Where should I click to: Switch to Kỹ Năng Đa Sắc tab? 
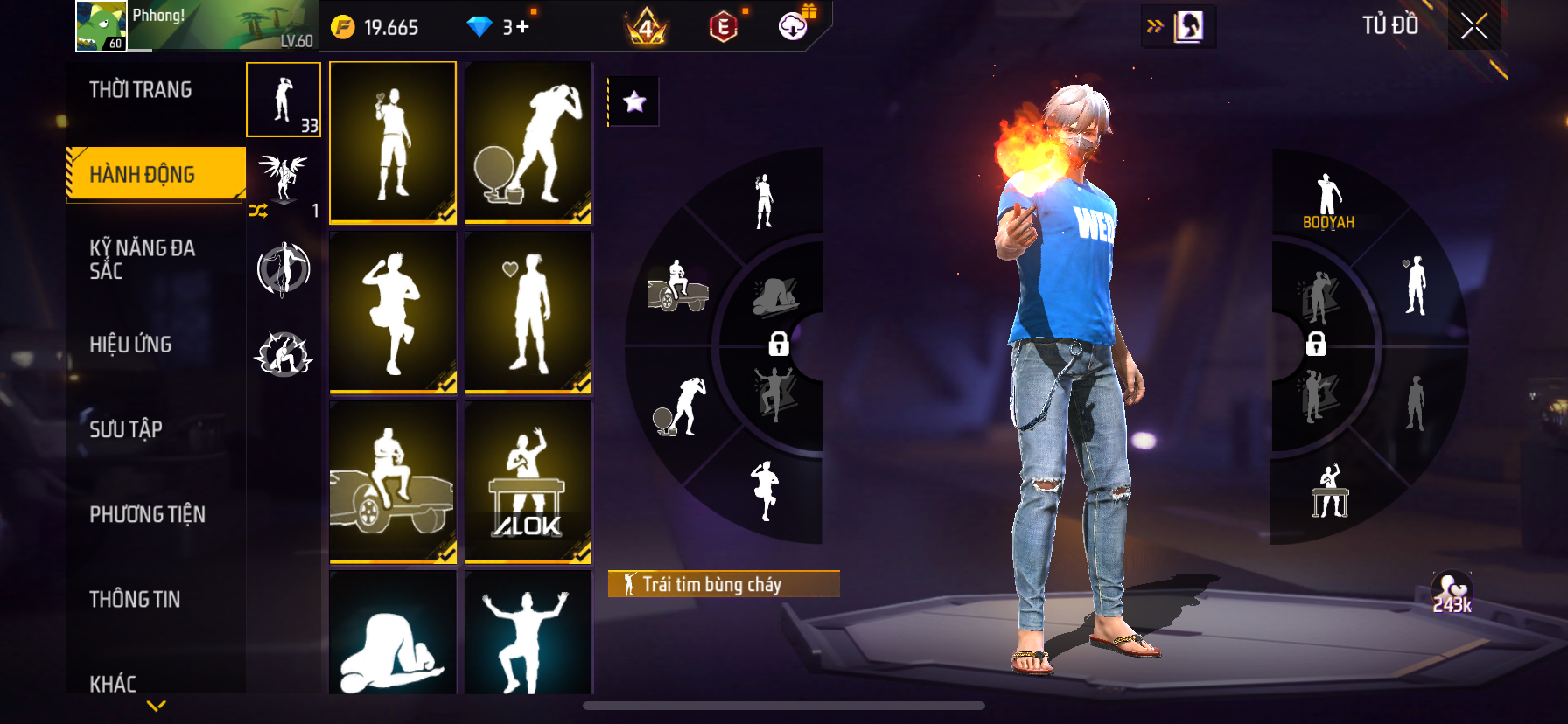142,260
